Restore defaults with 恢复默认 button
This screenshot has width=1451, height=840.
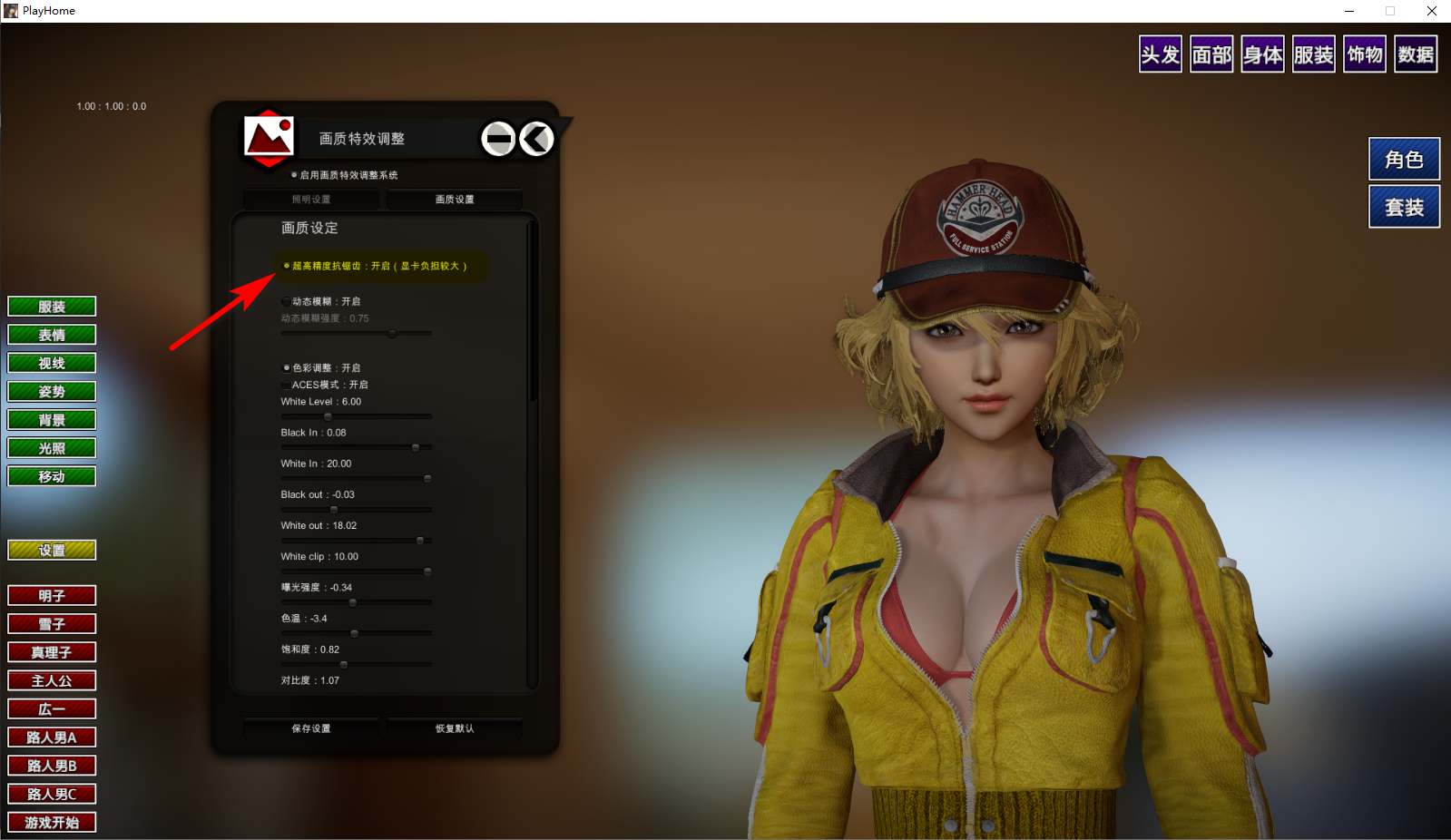tap(455, 728)
